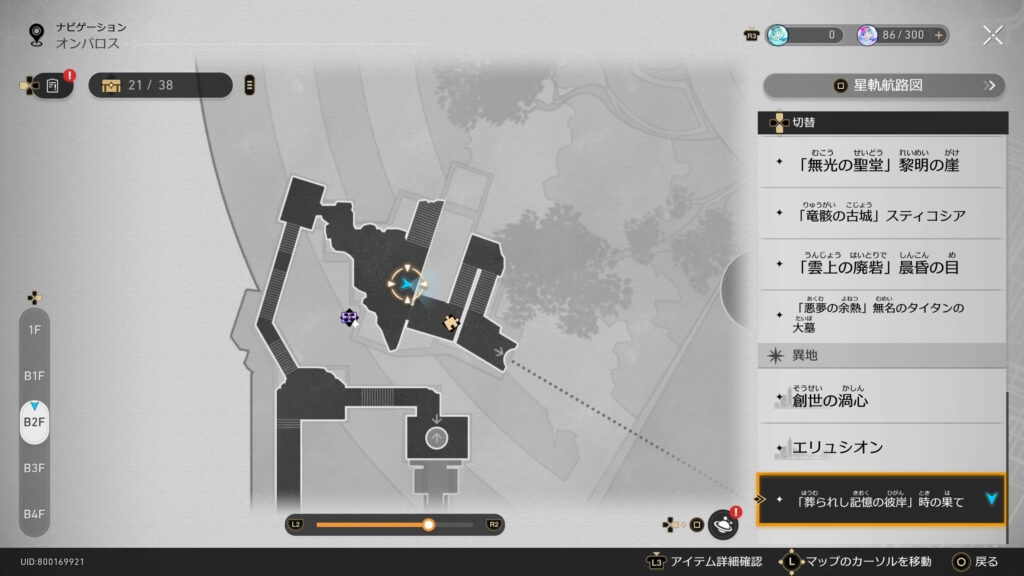1024x576 pixels.
Task: Click the purple monster marker on map
Action: (349, 317)
